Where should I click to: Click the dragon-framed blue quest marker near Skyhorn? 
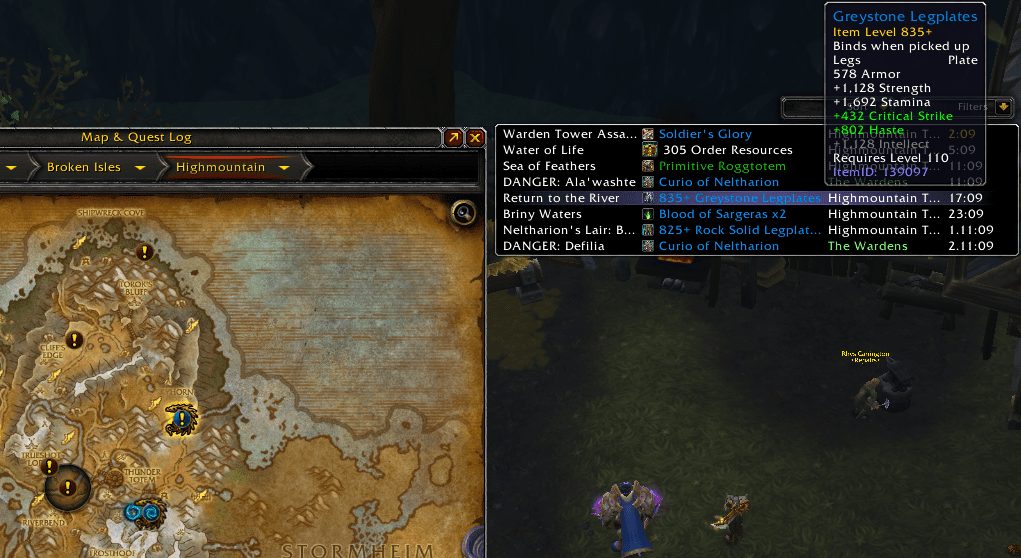point(182,417)
